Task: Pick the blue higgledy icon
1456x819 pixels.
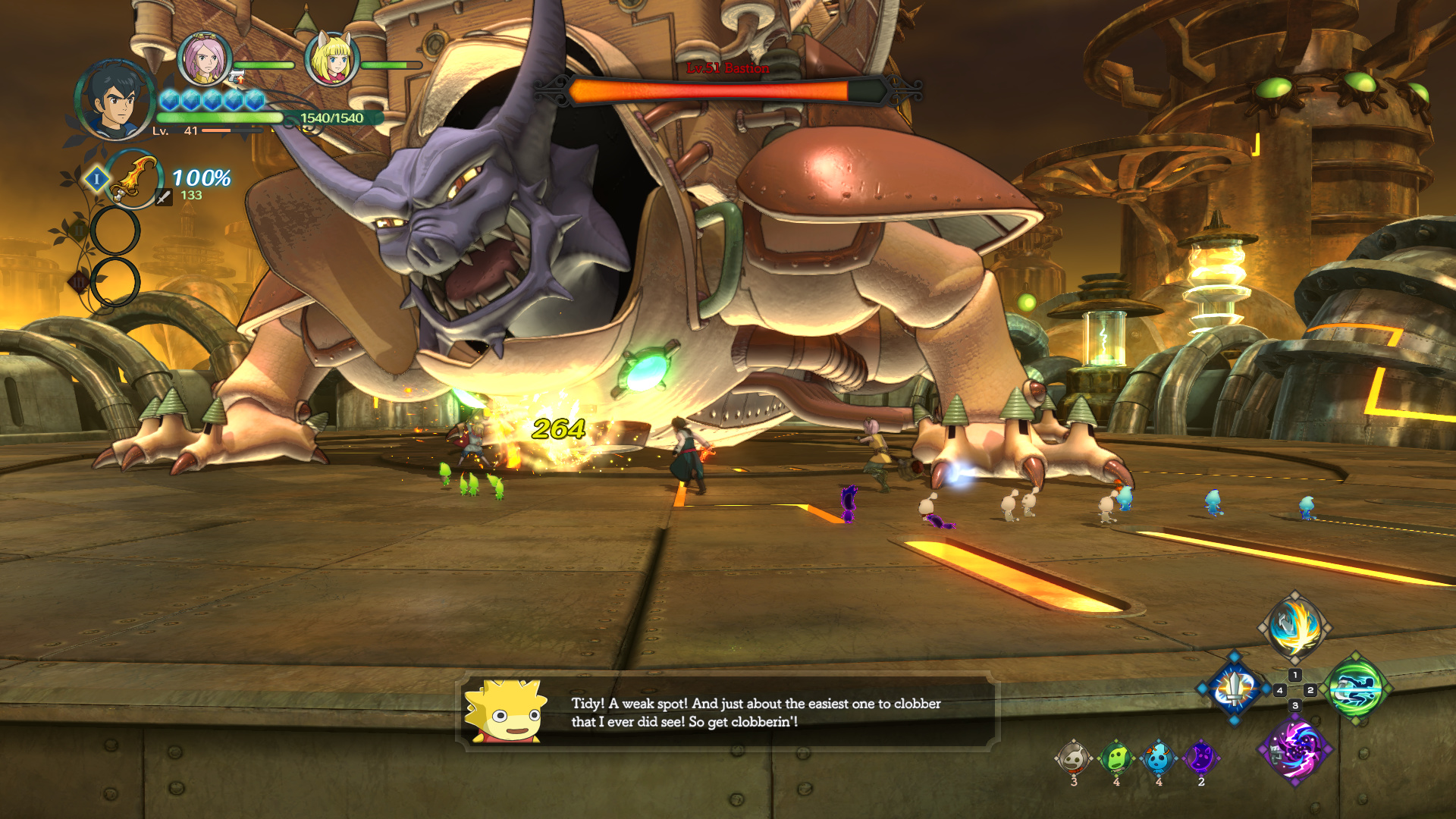Action: pos(1158,758)
